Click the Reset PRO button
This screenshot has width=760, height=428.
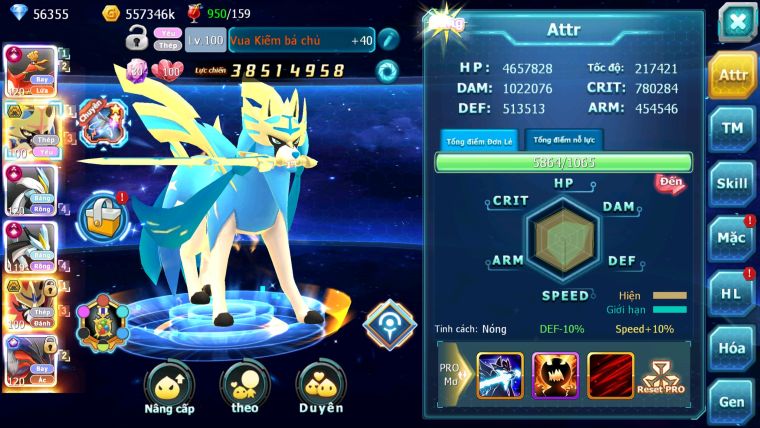pos(661,375)
